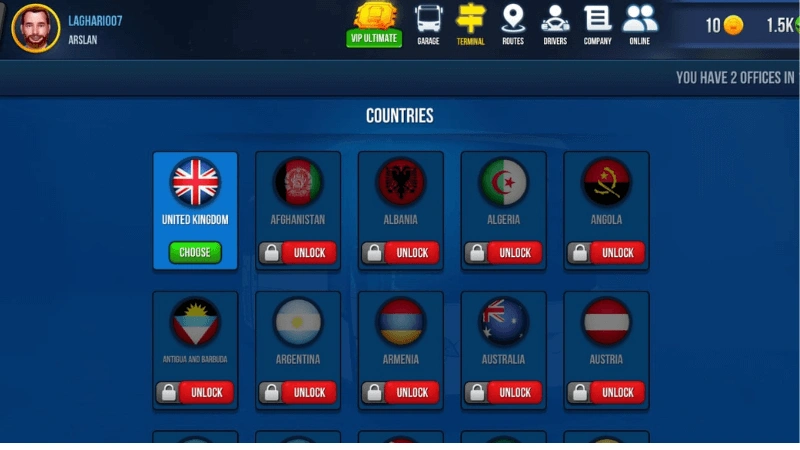The image size is (800, 450).
Task: Select the Australia flag icon
Action: [504, 321]
